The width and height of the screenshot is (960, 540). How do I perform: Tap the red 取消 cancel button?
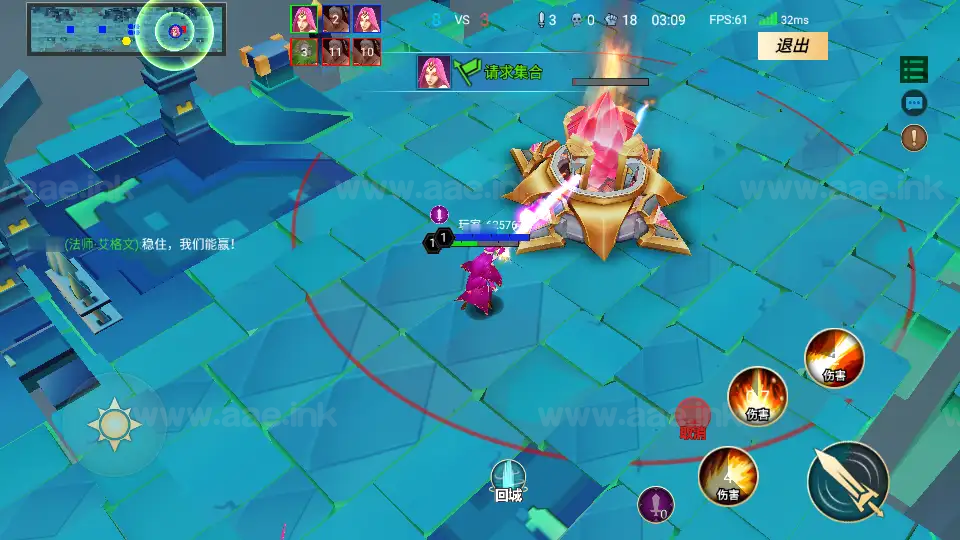pyautogui.click(x=693, y=417)
